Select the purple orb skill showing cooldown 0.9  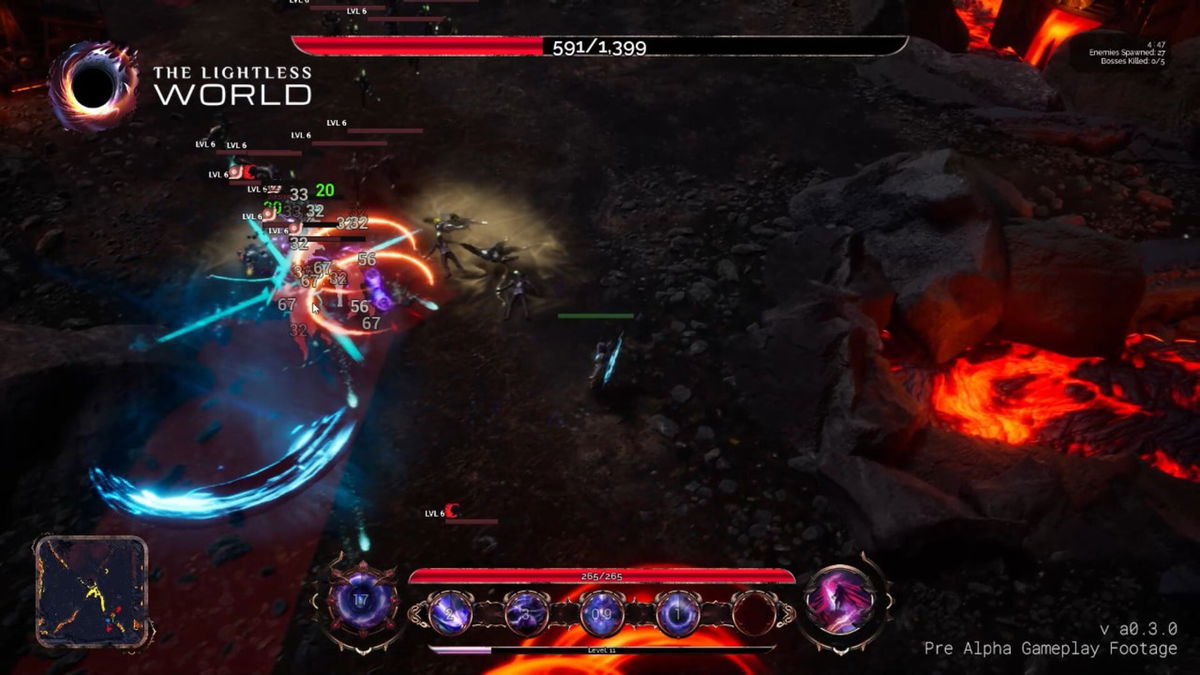pyautogui.click(x=602, y=613)
